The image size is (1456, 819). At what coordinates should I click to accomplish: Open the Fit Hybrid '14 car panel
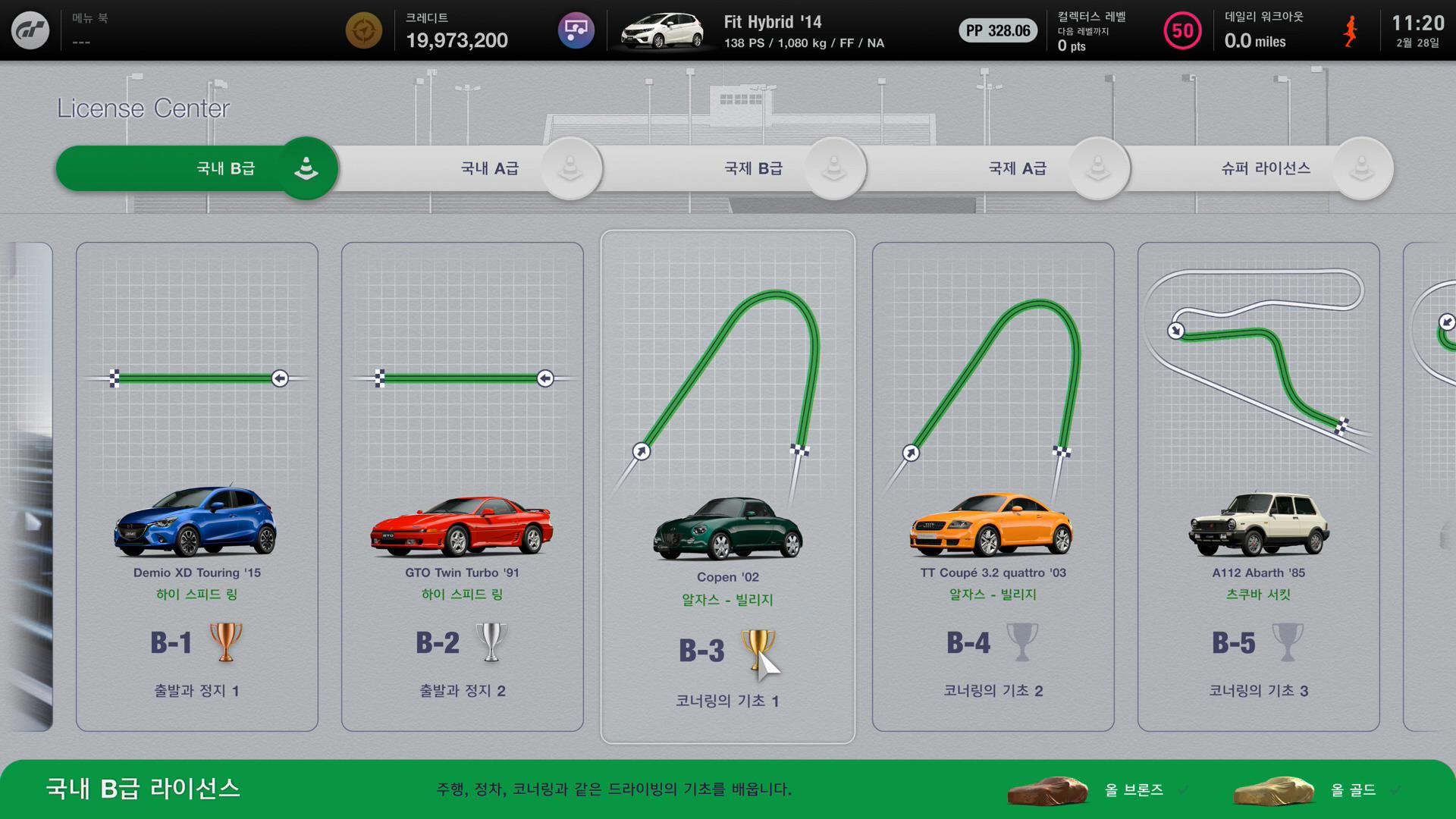pyautogui.click(x=758, y=31)
